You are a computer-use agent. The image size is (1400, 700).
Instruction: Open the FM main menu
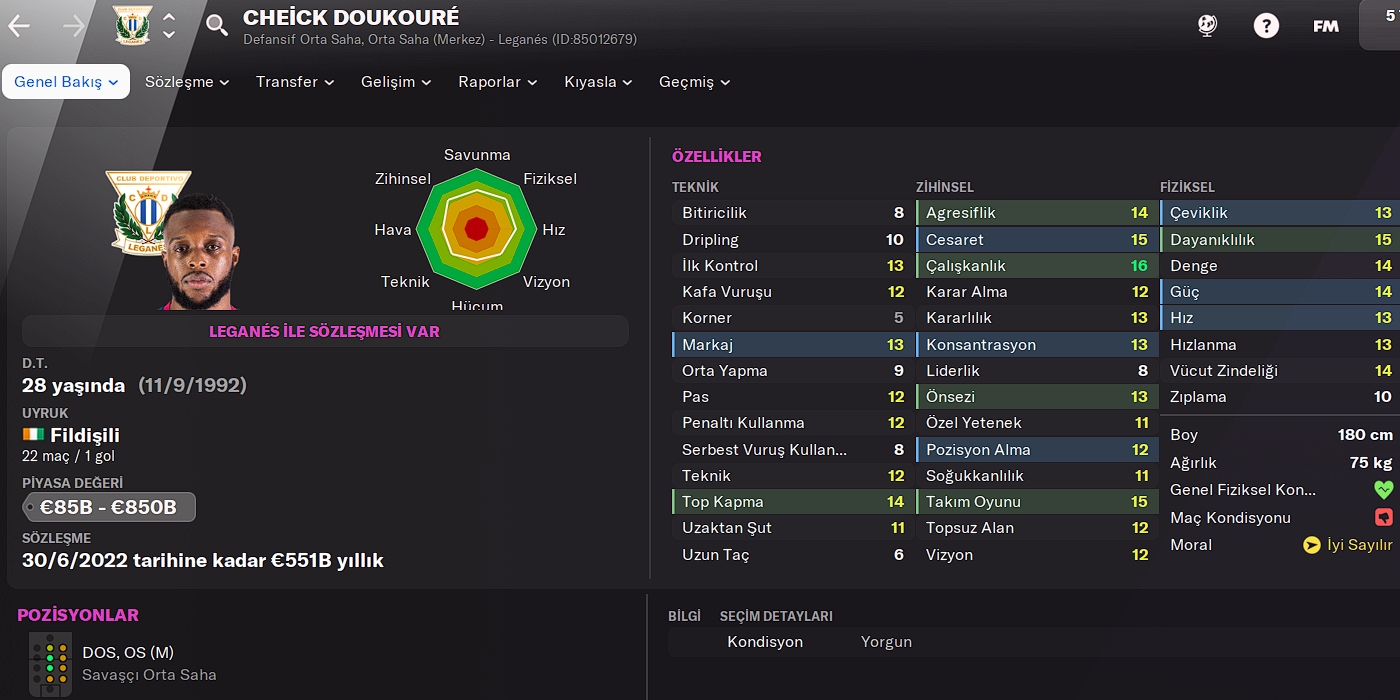1326,26
